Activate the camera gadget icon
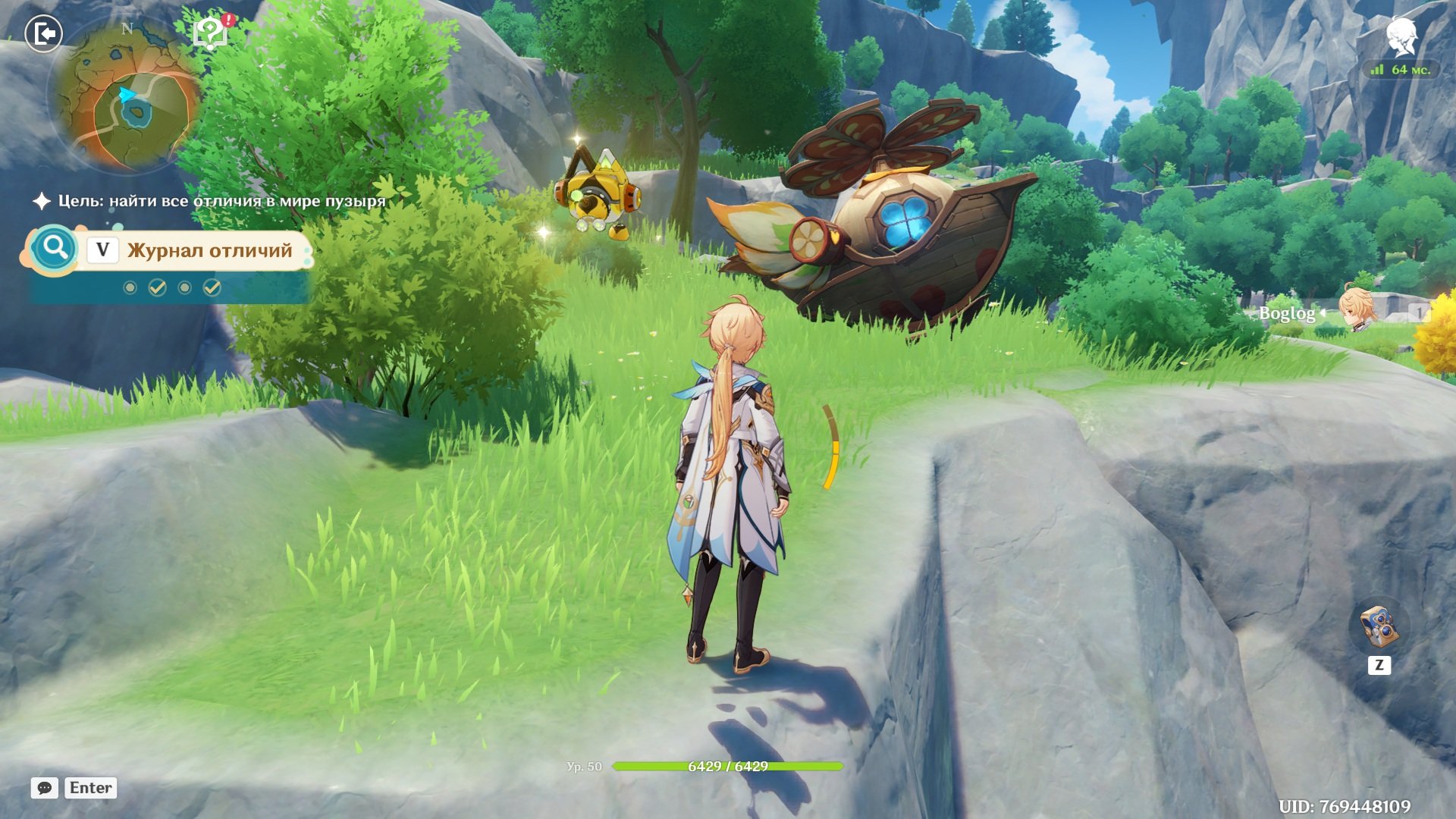Viewport: 1456px width, 819px height. pyautogui.click(x=1379, y=626)
